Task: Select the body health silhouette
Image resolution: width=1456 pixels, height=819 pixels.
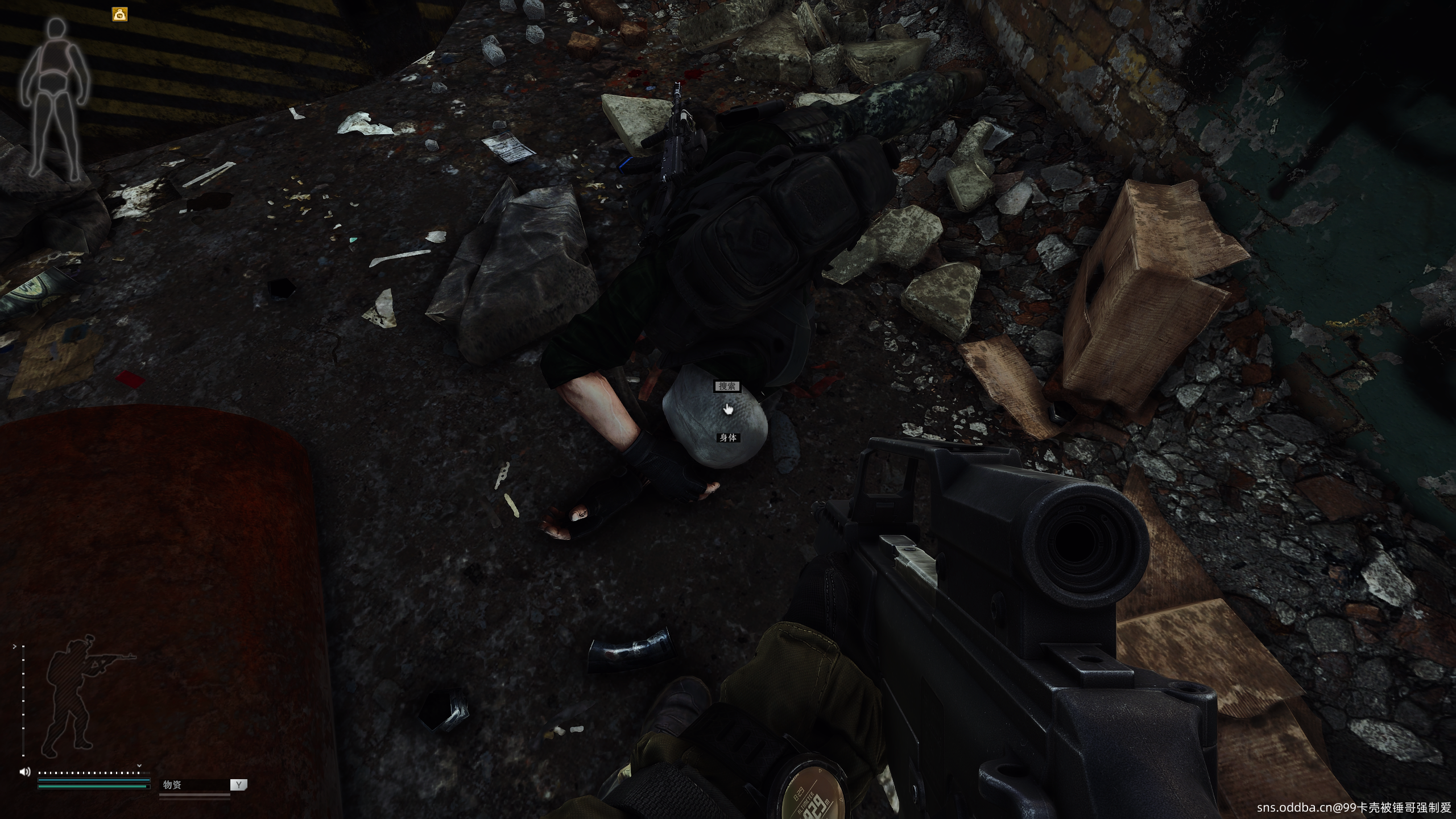Action: coord(55,98)
